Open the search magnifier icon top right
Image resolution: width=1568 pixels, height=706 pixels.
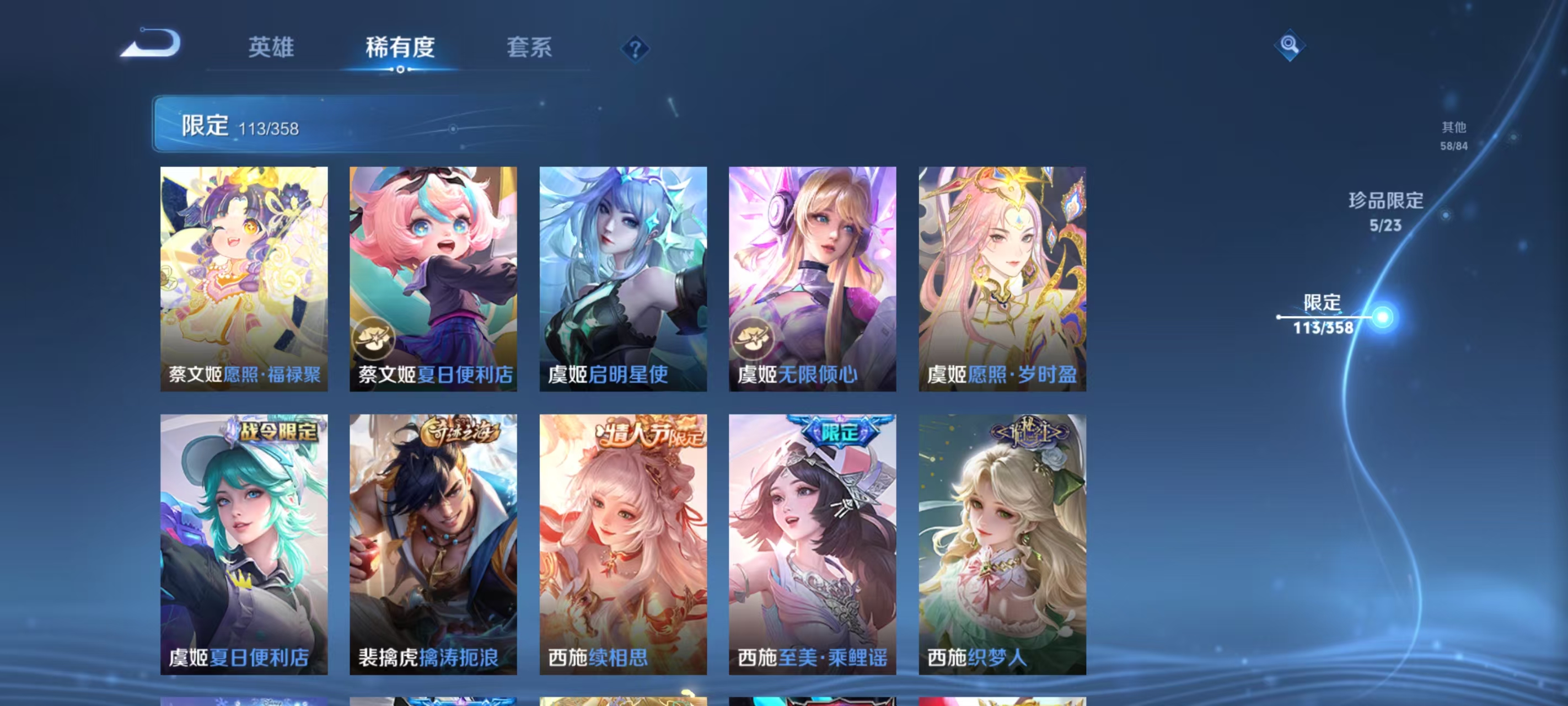pos(1290,45)
